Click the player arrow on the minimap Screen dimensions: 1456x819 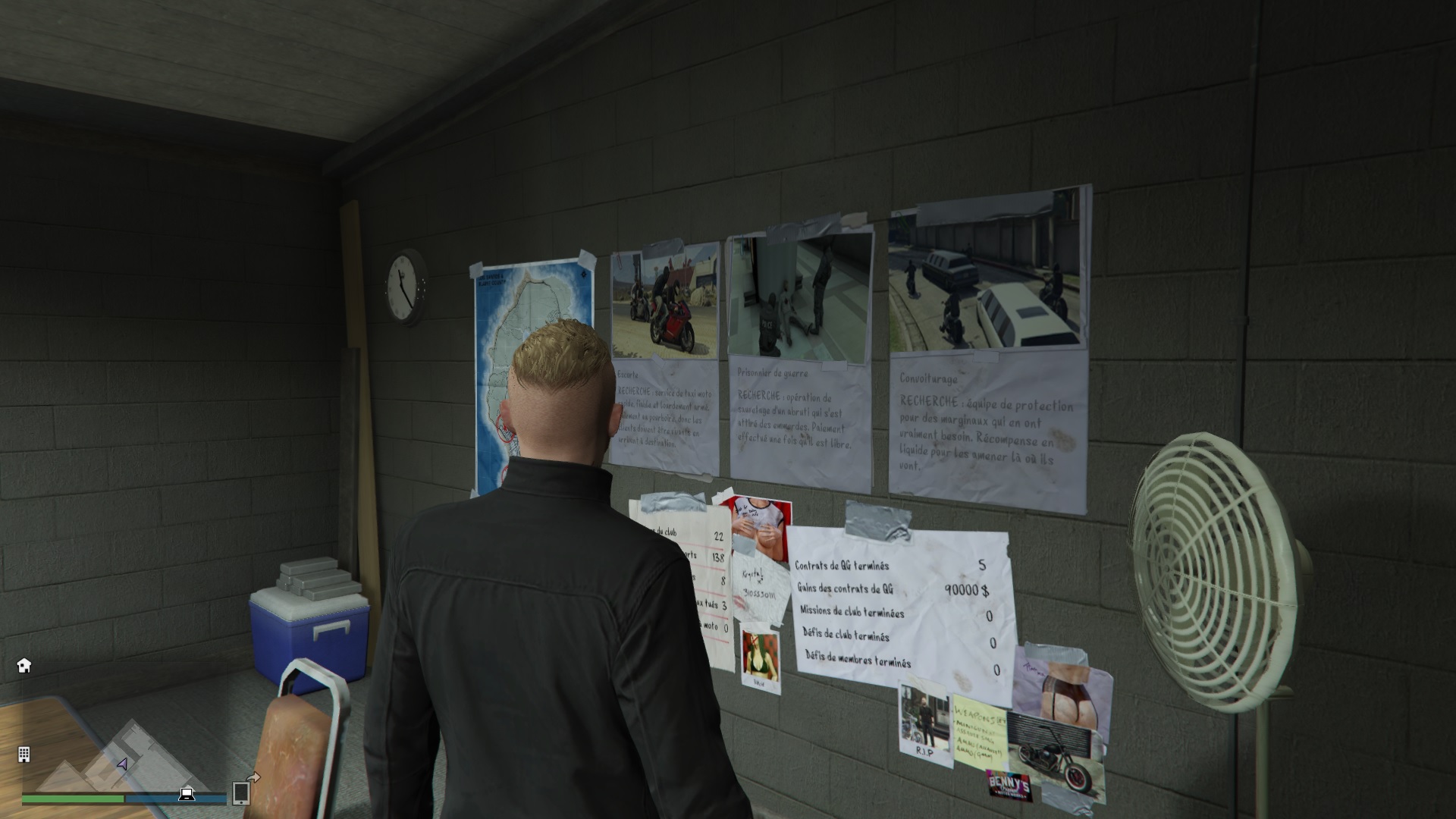[123, 764]
